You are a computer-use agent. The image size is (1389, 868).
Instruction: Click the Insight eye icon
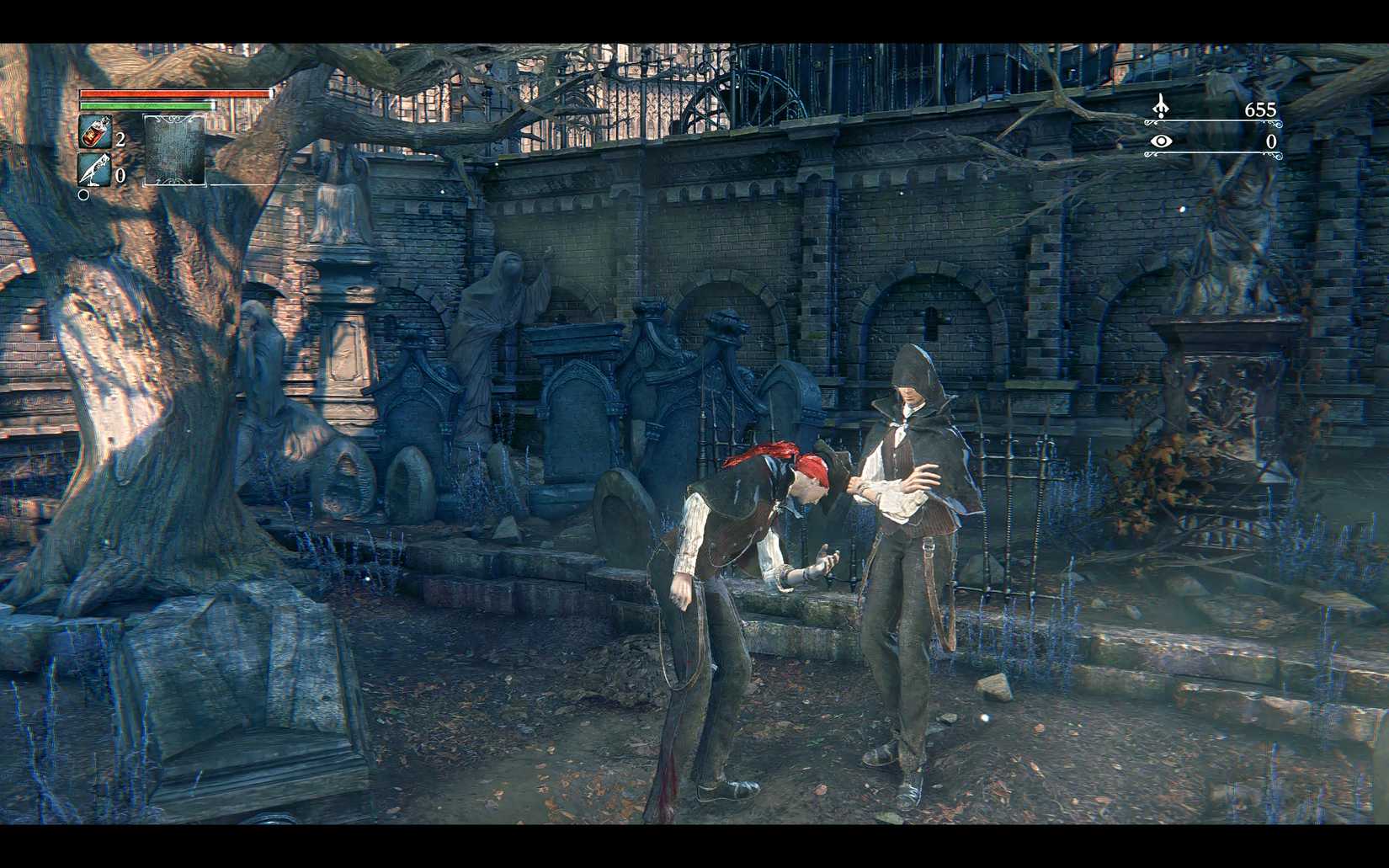pyautogui.click(x=1161, y=141)
